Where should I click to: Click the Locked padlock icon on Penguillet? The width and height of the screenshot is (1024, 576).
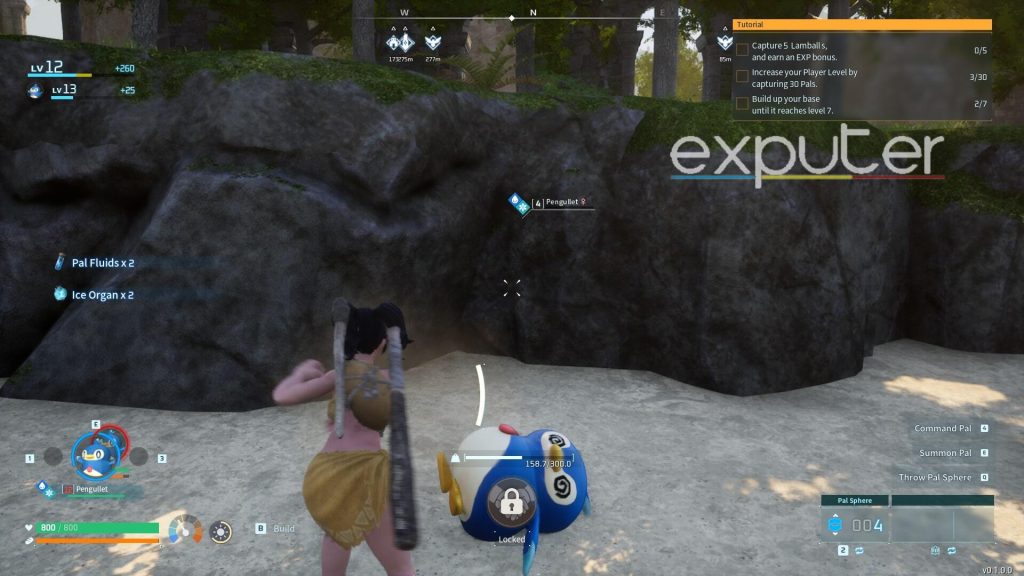coord(511,506)
